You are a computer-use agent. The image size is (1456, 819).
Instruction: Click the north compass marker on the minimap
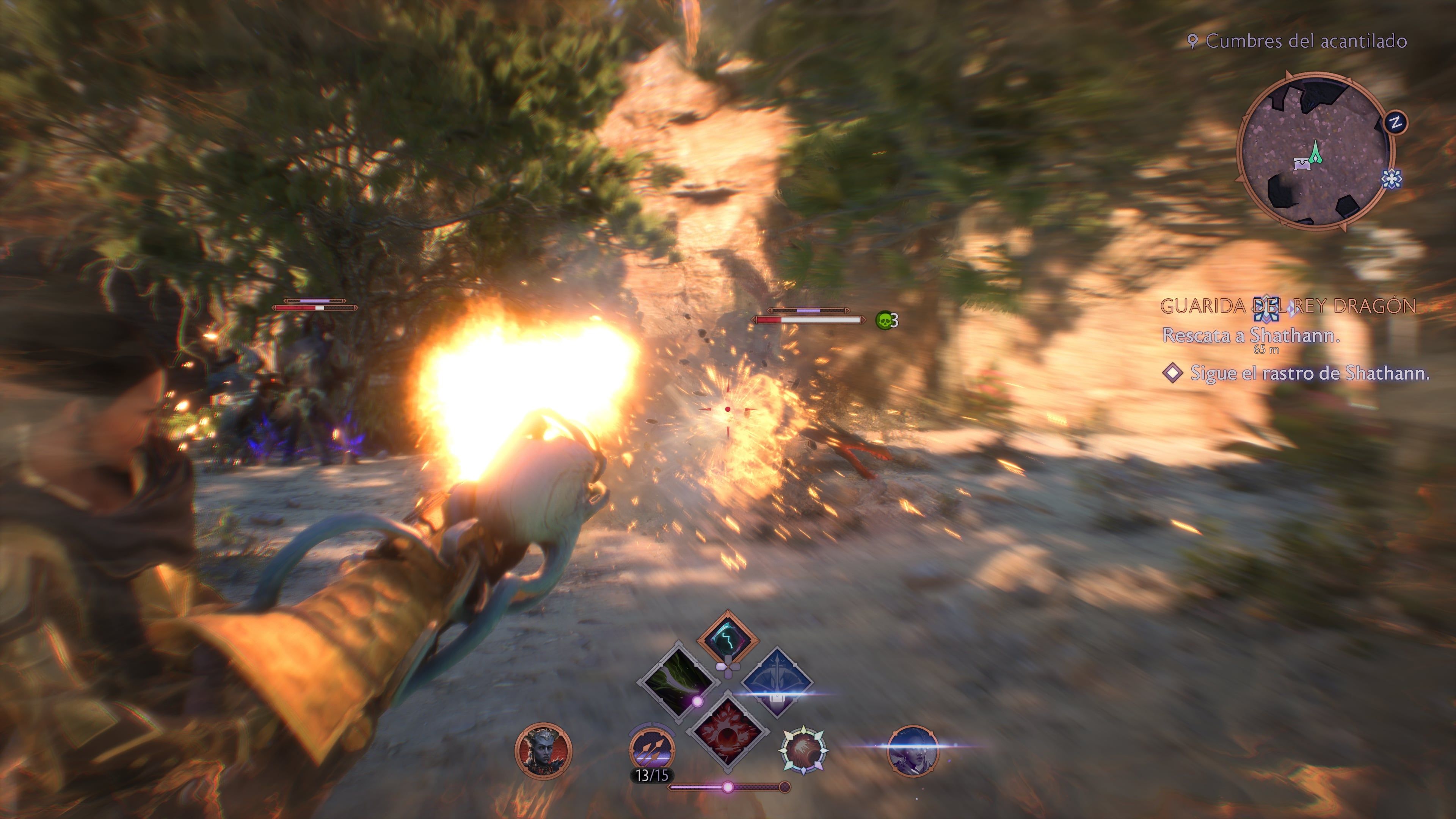coord(1395,122)
